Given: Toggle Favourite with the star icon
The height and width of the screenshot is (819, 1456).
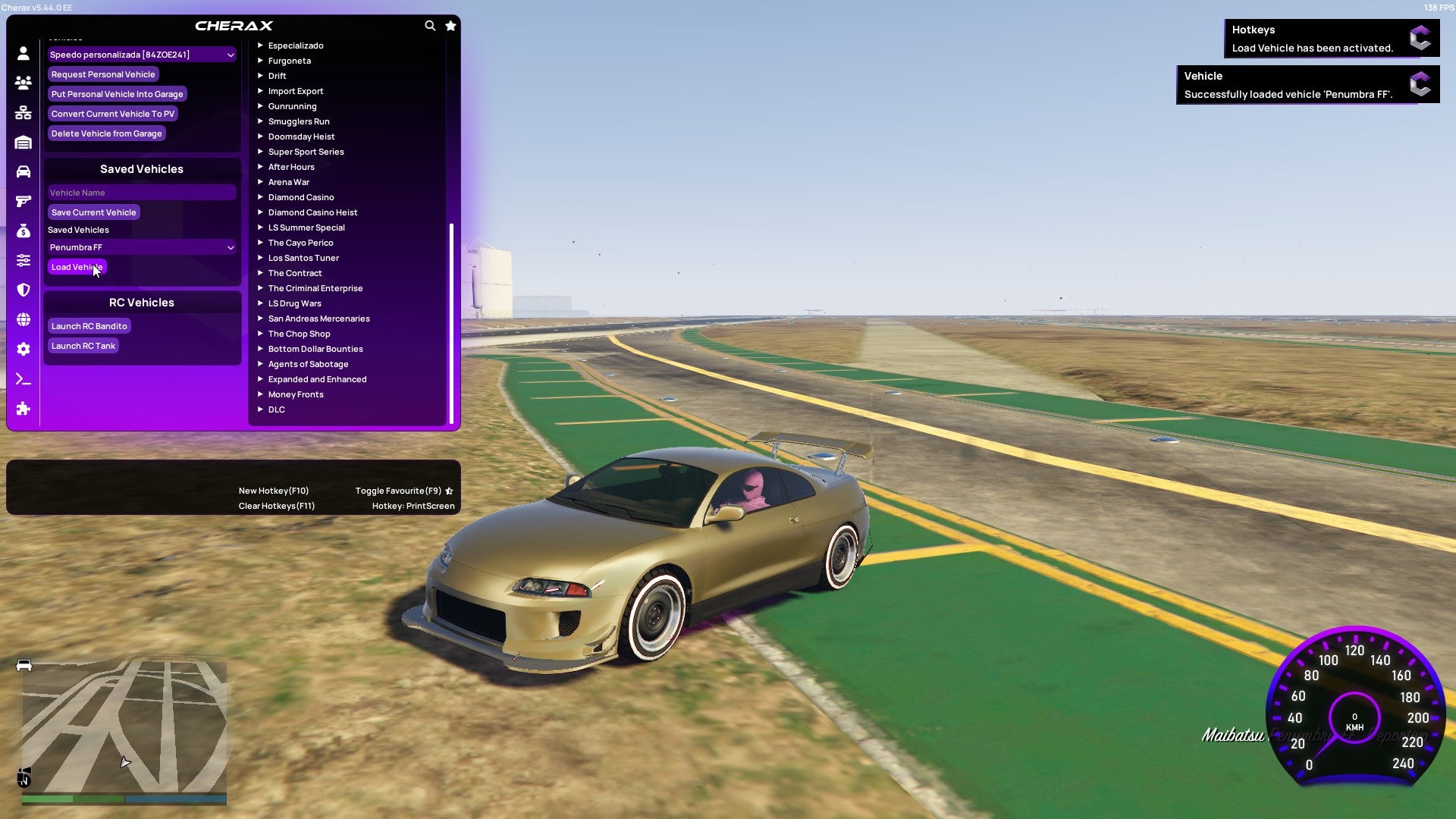Looking at the screenshot, I should [x=450, y=25].
